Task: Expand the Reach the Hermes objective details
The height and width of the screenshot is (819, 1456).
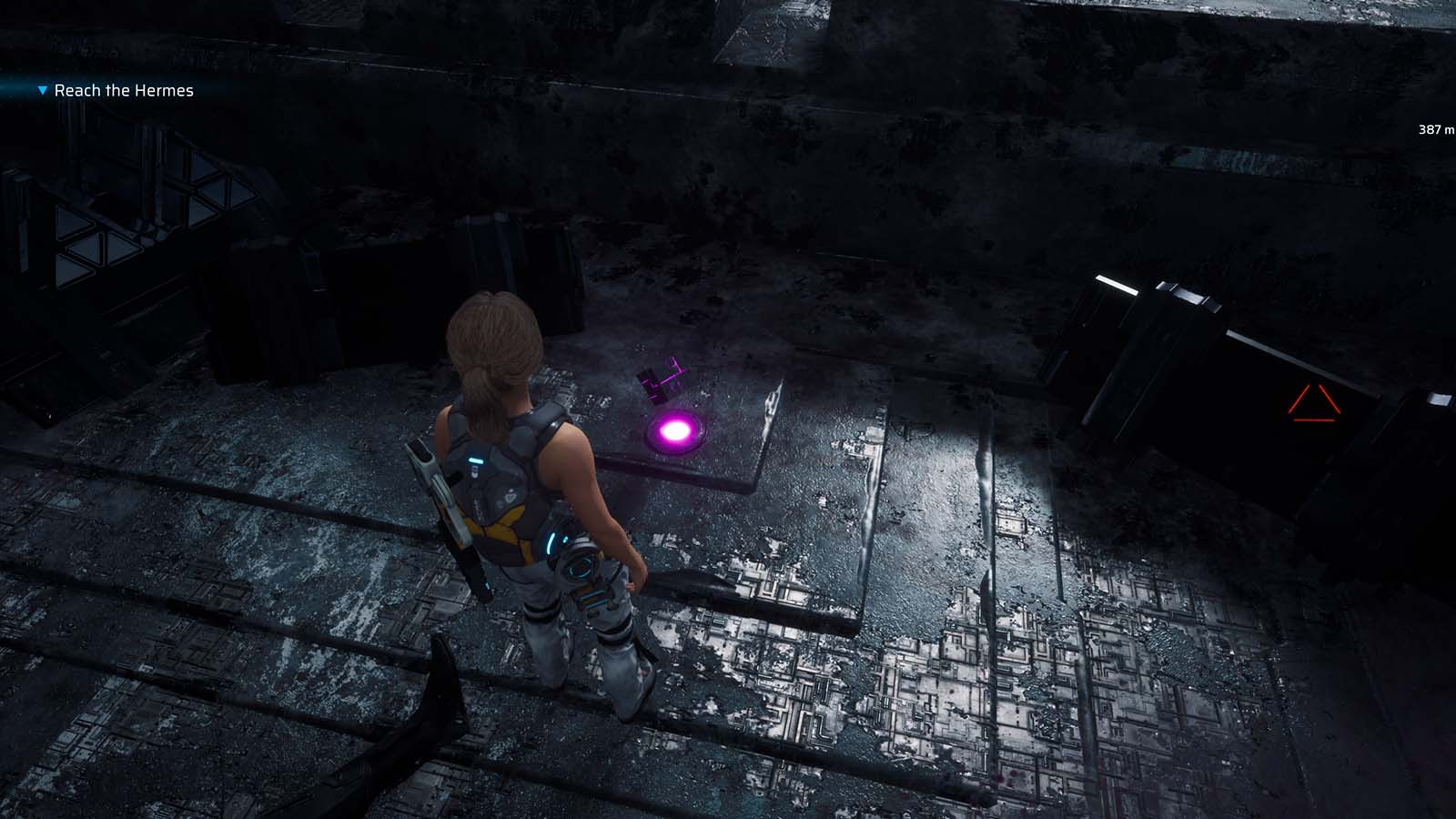Action: pyautogui.click(x=123, y=91)
